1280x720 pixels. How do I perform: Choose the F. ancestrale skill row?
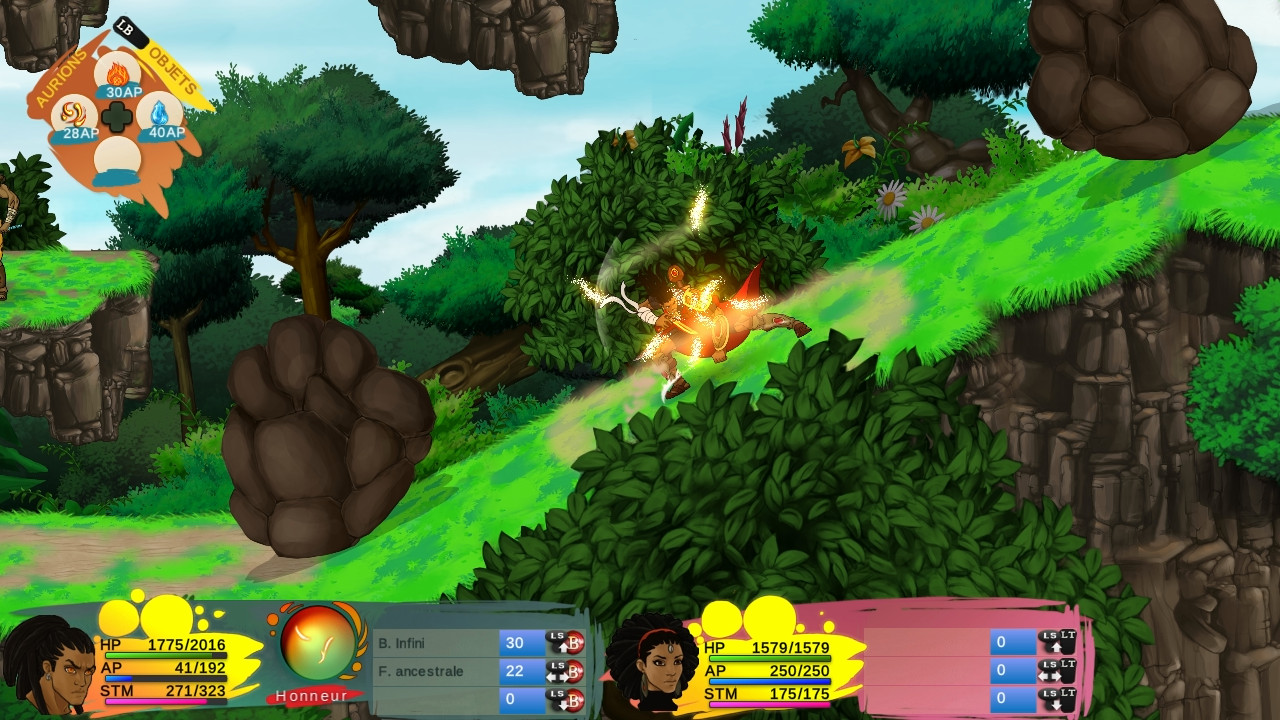coord(436,671)
